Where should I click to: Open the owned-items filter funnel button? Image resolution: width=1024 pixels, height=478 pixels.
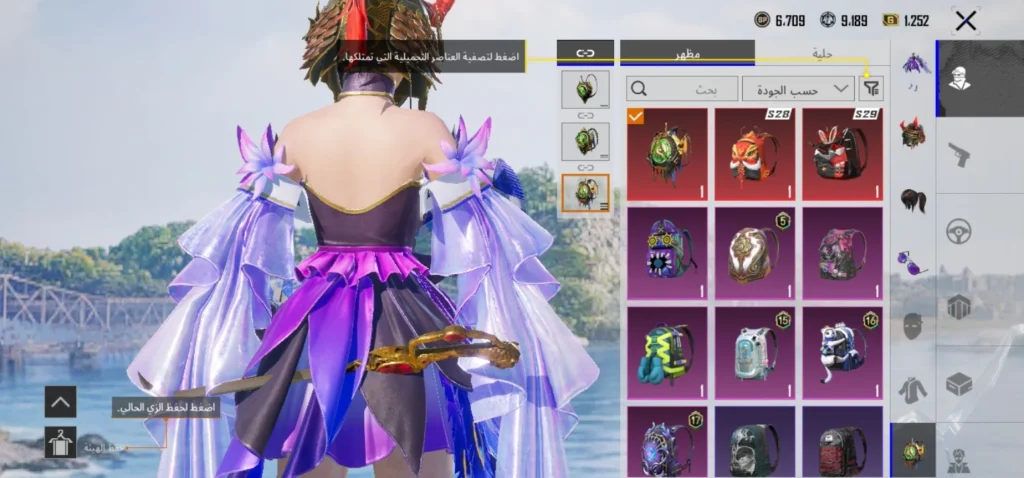pos(873,89)
